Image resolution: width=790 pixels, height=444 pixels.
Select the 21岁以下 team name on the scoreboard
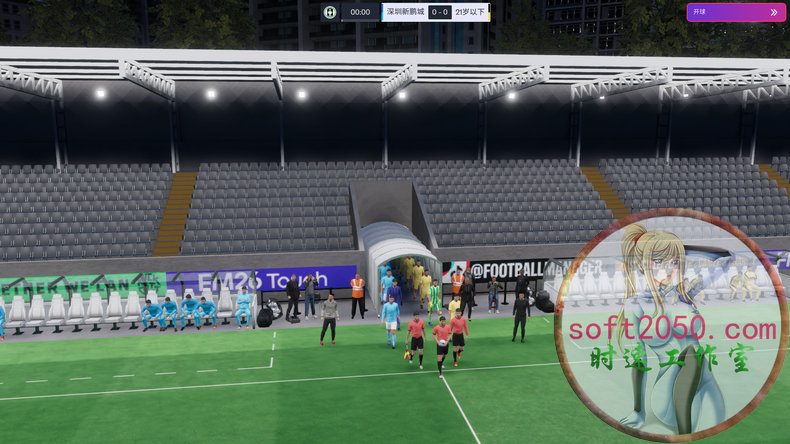(472, 12)
